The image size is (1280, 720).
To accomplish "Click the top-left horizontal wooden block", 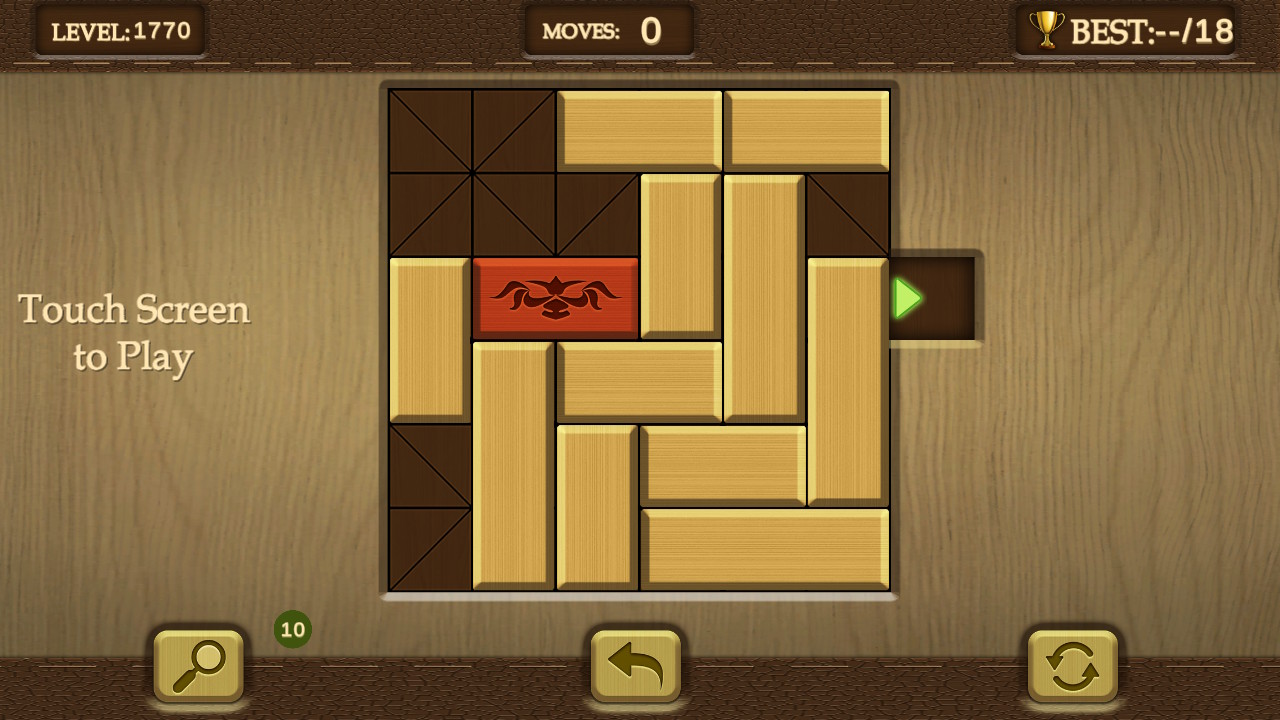I will click(639, 130).
